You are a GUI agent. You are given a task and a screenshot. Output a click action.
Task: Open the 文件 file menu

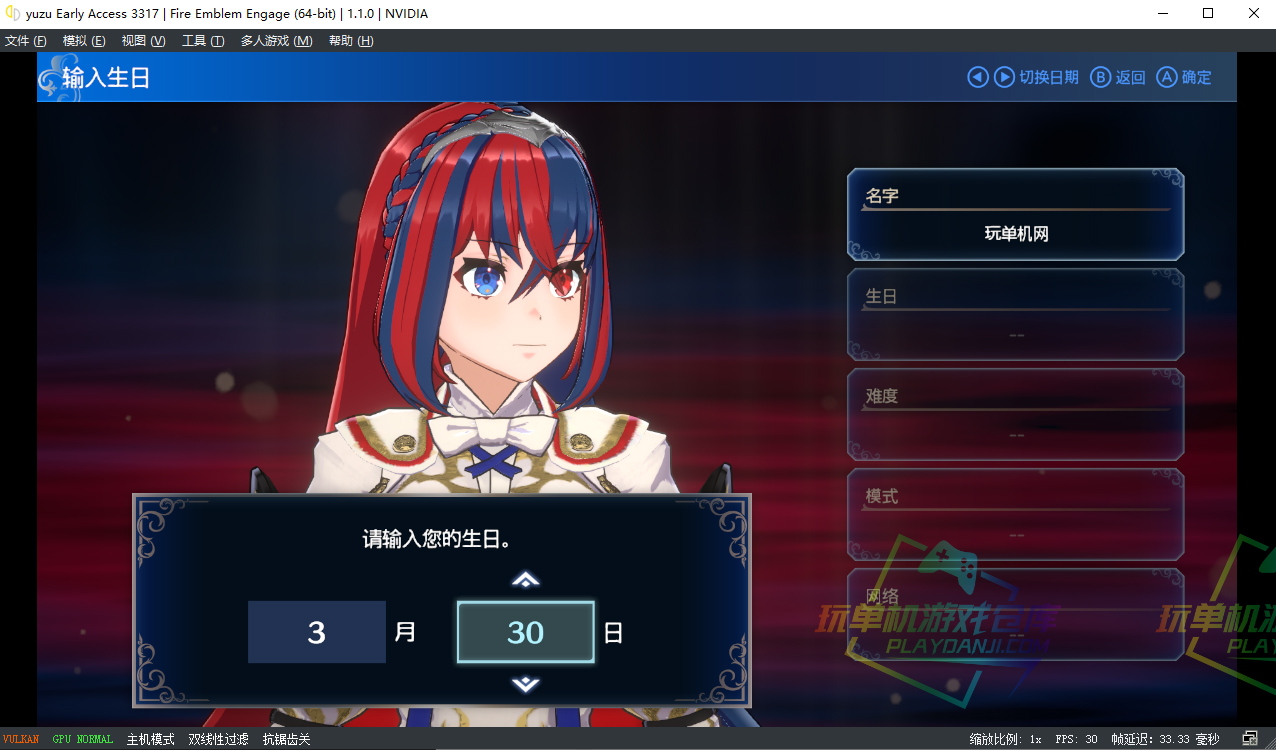pos(26,41)
